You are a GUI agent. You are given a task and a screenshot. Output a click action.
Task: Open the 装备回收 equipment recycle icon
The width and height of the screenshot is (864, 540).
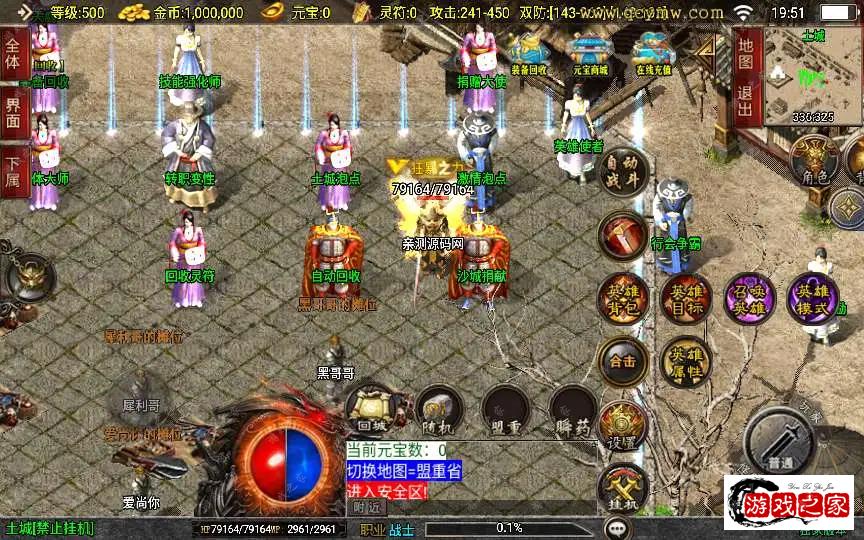click(x=528, y=54)
